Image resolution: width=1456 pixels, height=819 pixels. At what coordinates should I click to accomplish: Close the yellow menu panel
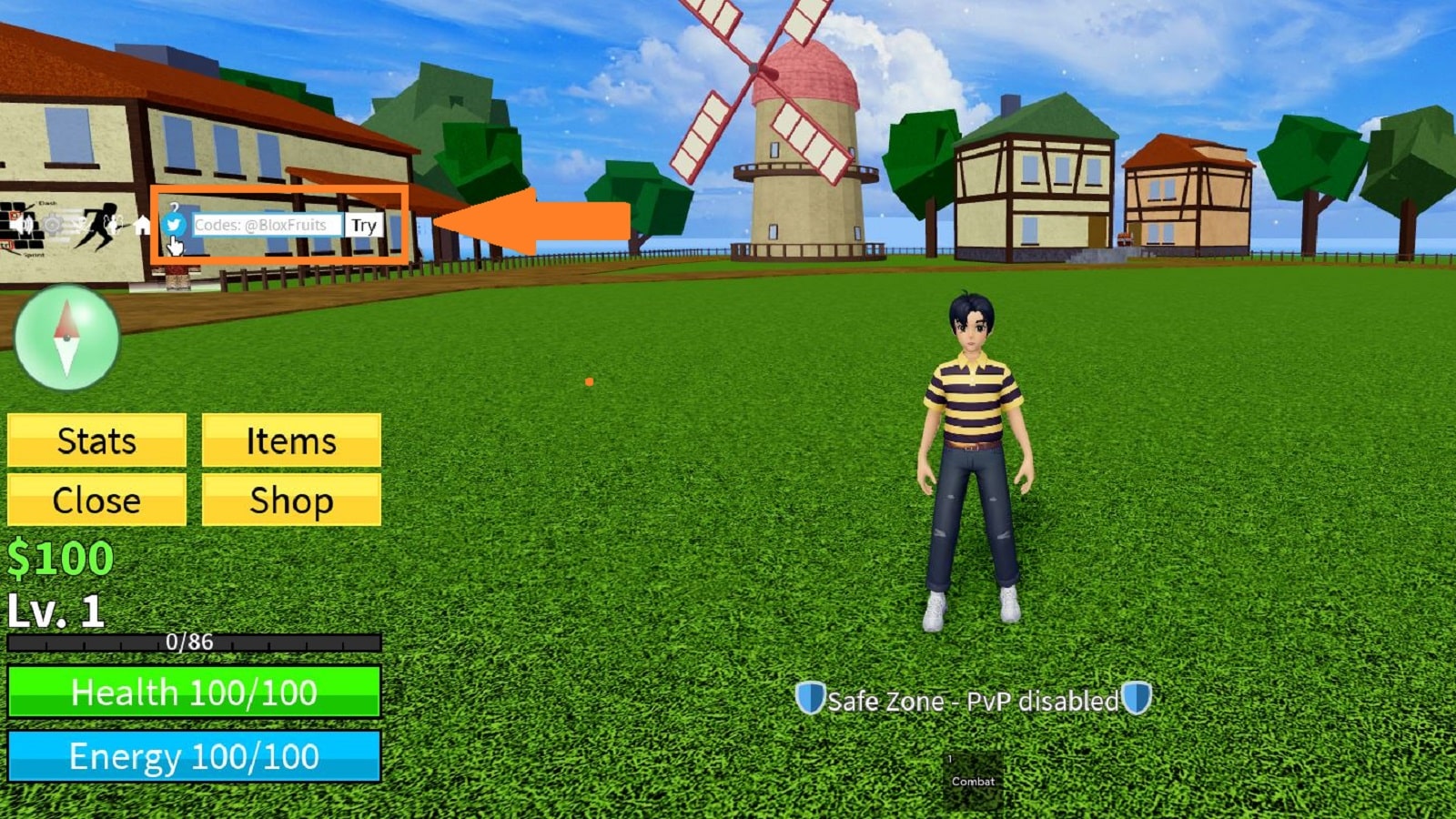tap(96, 500)
